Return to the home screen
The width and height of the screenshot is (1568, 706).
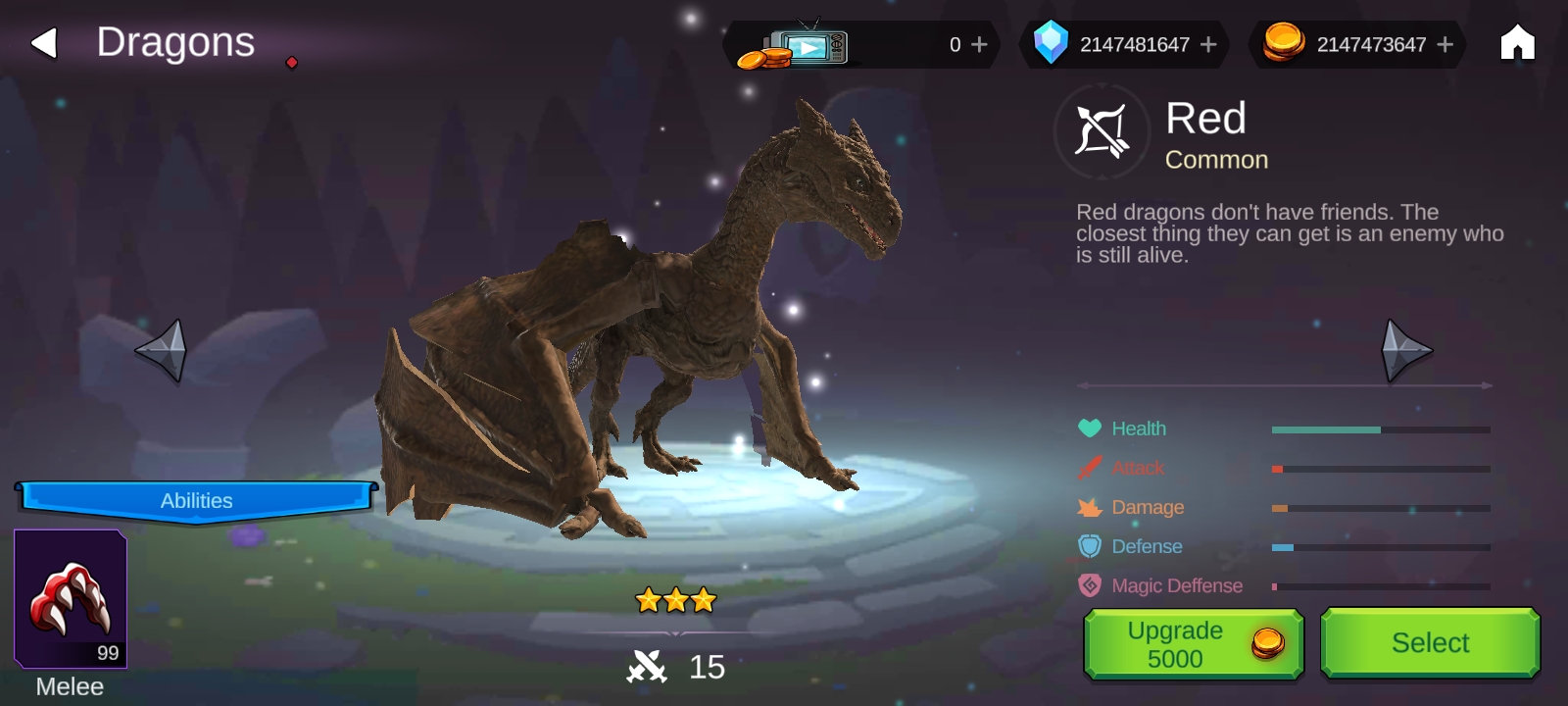1517,43
